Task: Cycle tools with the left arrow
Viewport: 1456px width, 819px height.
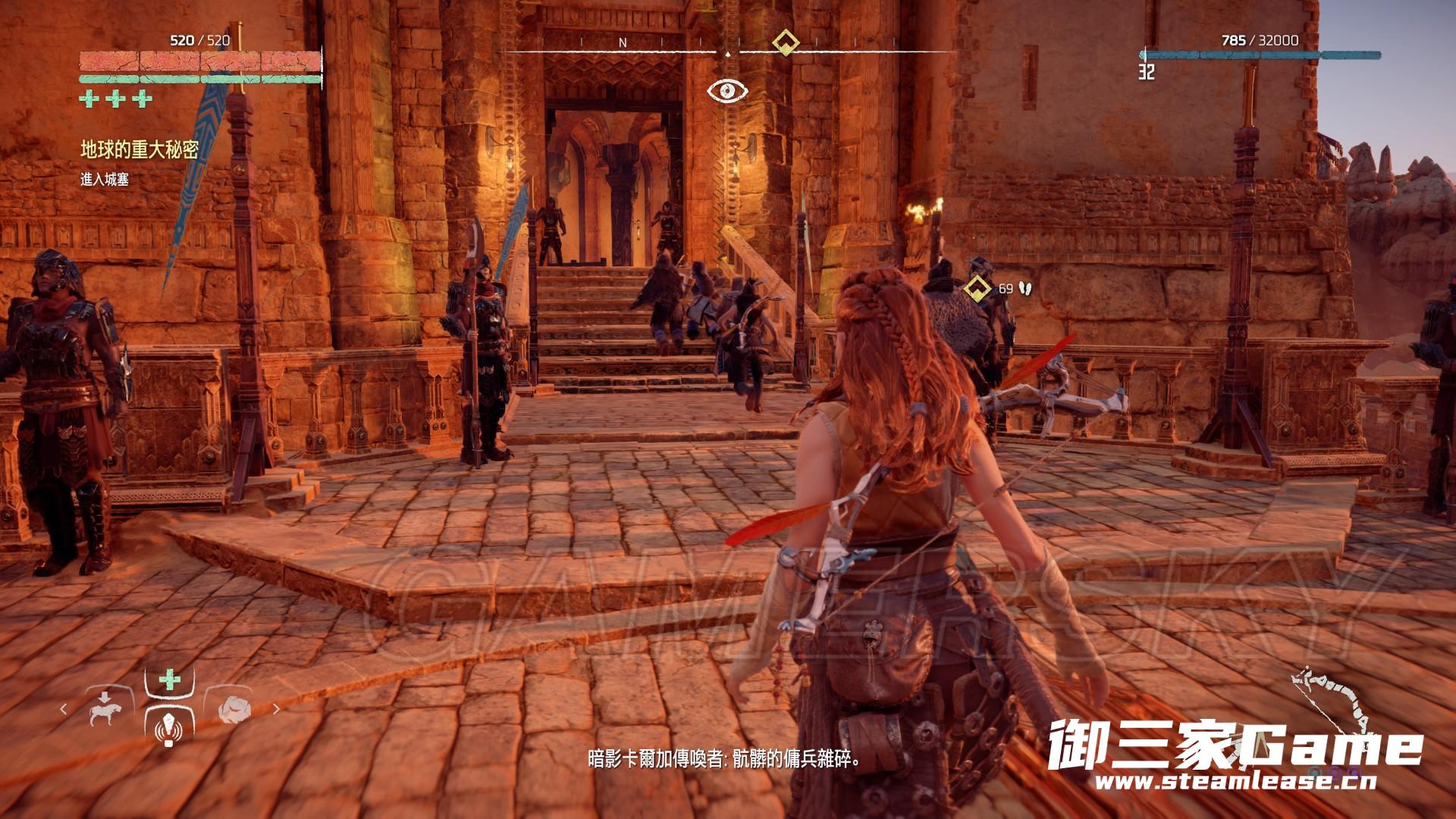Action: coord(64,709)
